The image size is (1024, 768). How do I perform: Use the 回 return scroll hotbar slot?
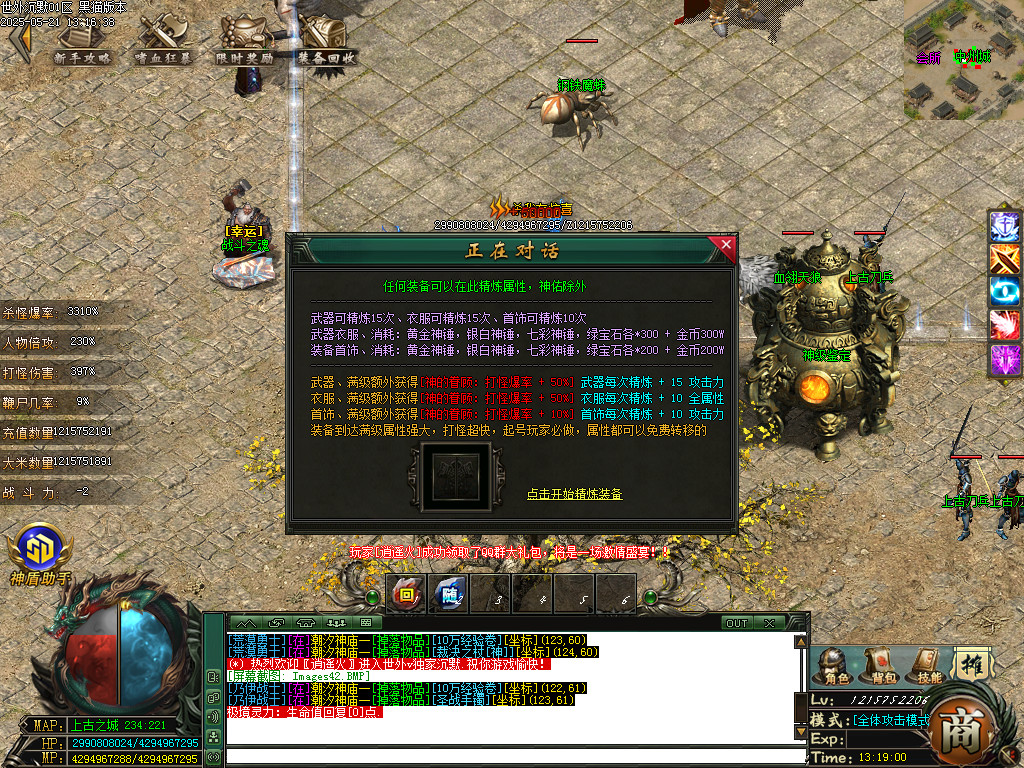pos(407,595)
